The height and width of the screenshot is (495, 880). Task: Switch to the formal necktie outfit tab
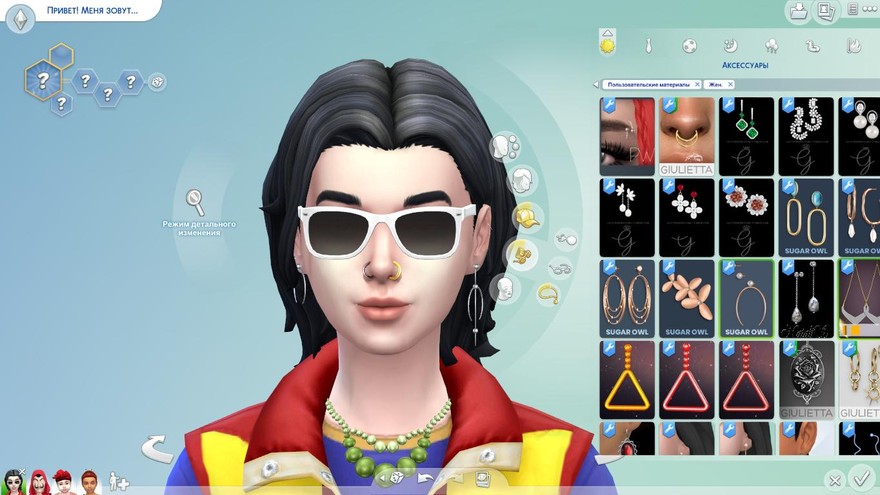click(x=648, y=45)
